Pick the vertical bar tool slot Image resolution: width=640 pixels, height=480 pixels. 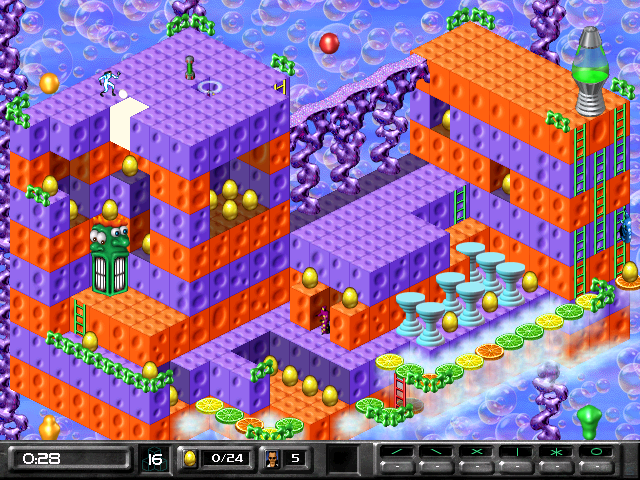pyautogui.click(x=516, y=454)
